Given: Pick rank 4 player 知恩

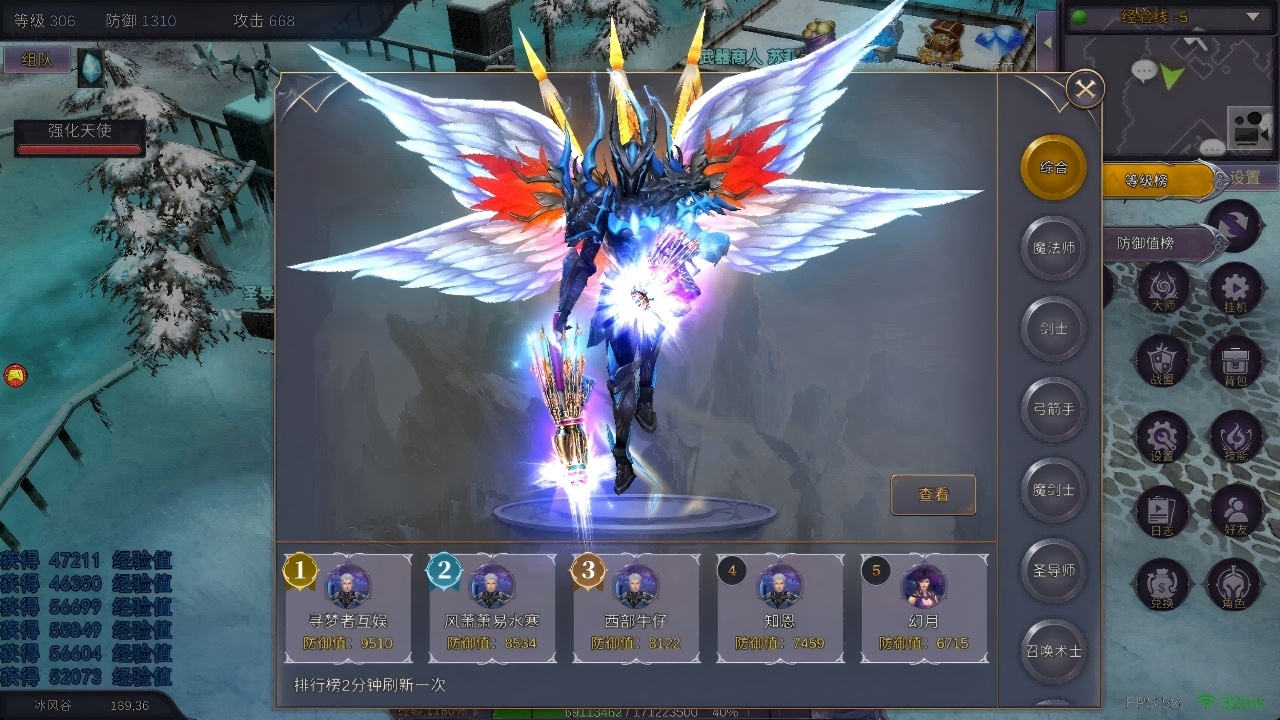Looking at the screenshot, I should point(780,608).
